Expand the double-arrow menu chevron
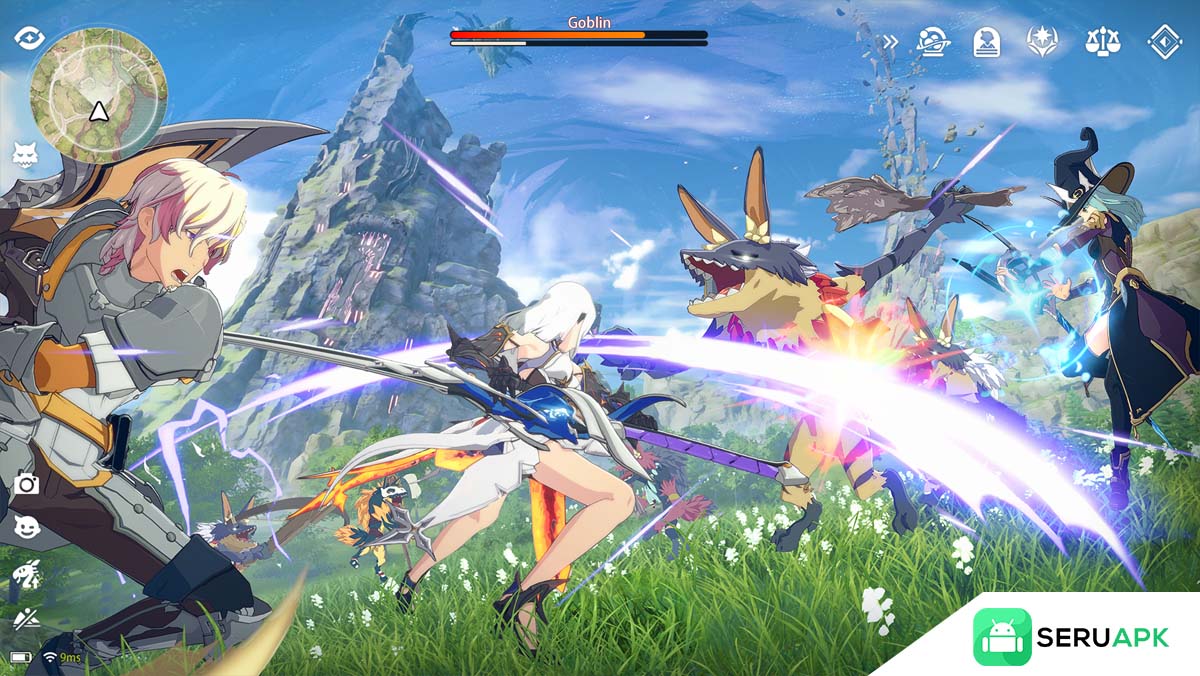The image size is (1200, 676). pos(890,42)
